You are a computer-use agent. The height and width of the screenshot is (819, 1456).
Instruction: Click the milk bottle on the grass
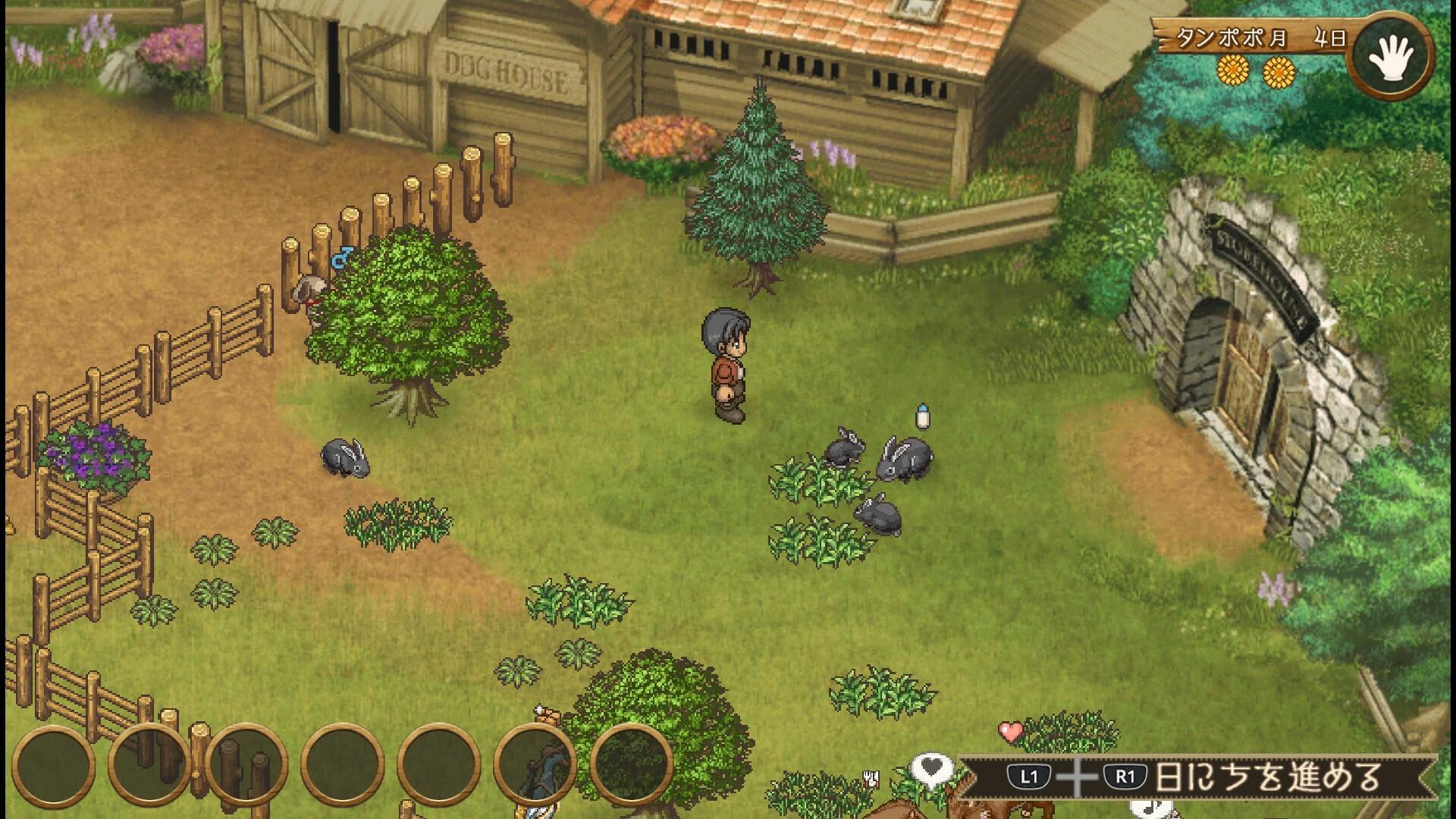coord(924,414)
